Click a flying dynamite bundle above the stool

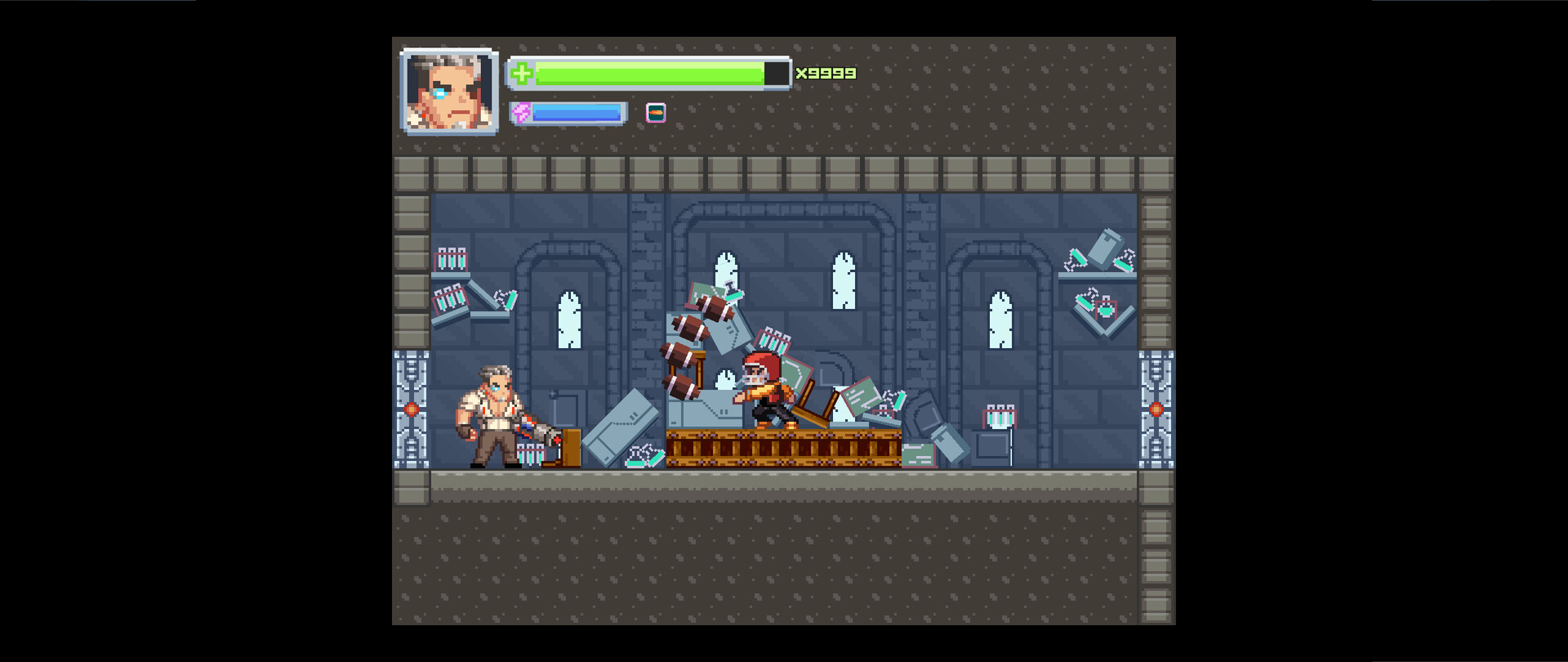tap(688, 327)
